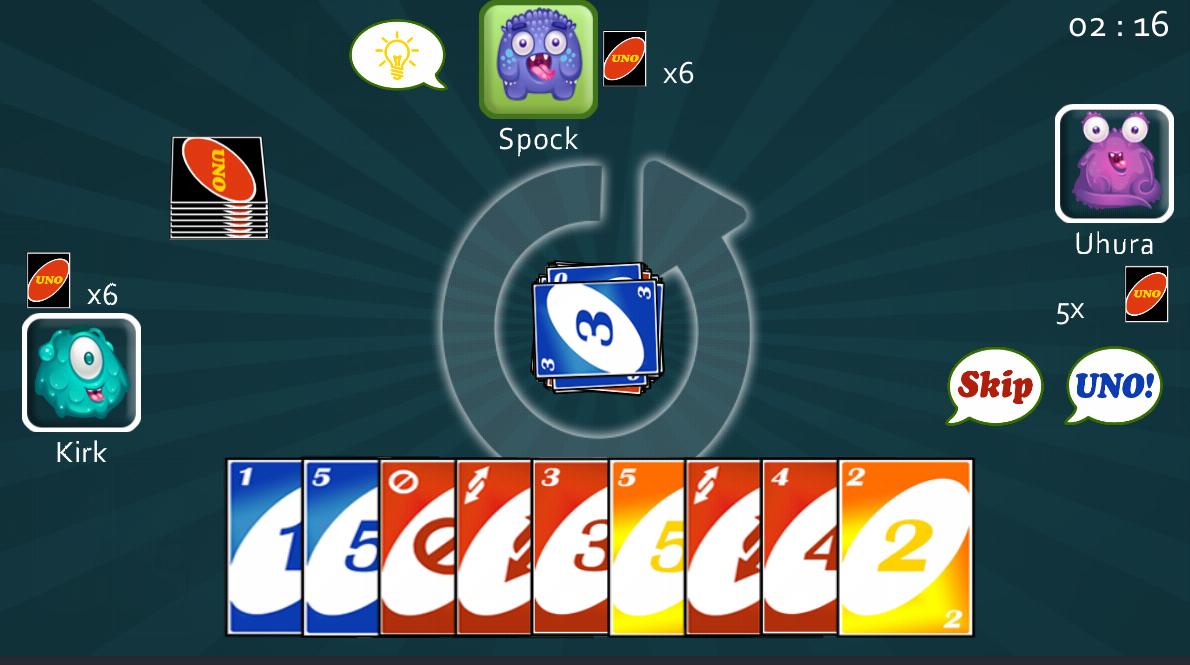
Task: Select Uhura's pink monster avatar
Action: click(1113, 163)
